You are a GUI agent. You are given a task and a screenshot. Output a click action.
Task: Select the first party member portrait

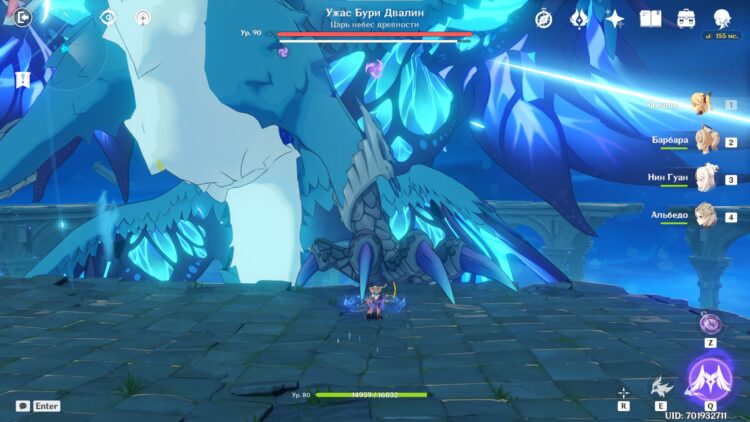pyautogui.click(x=703, y=103)
